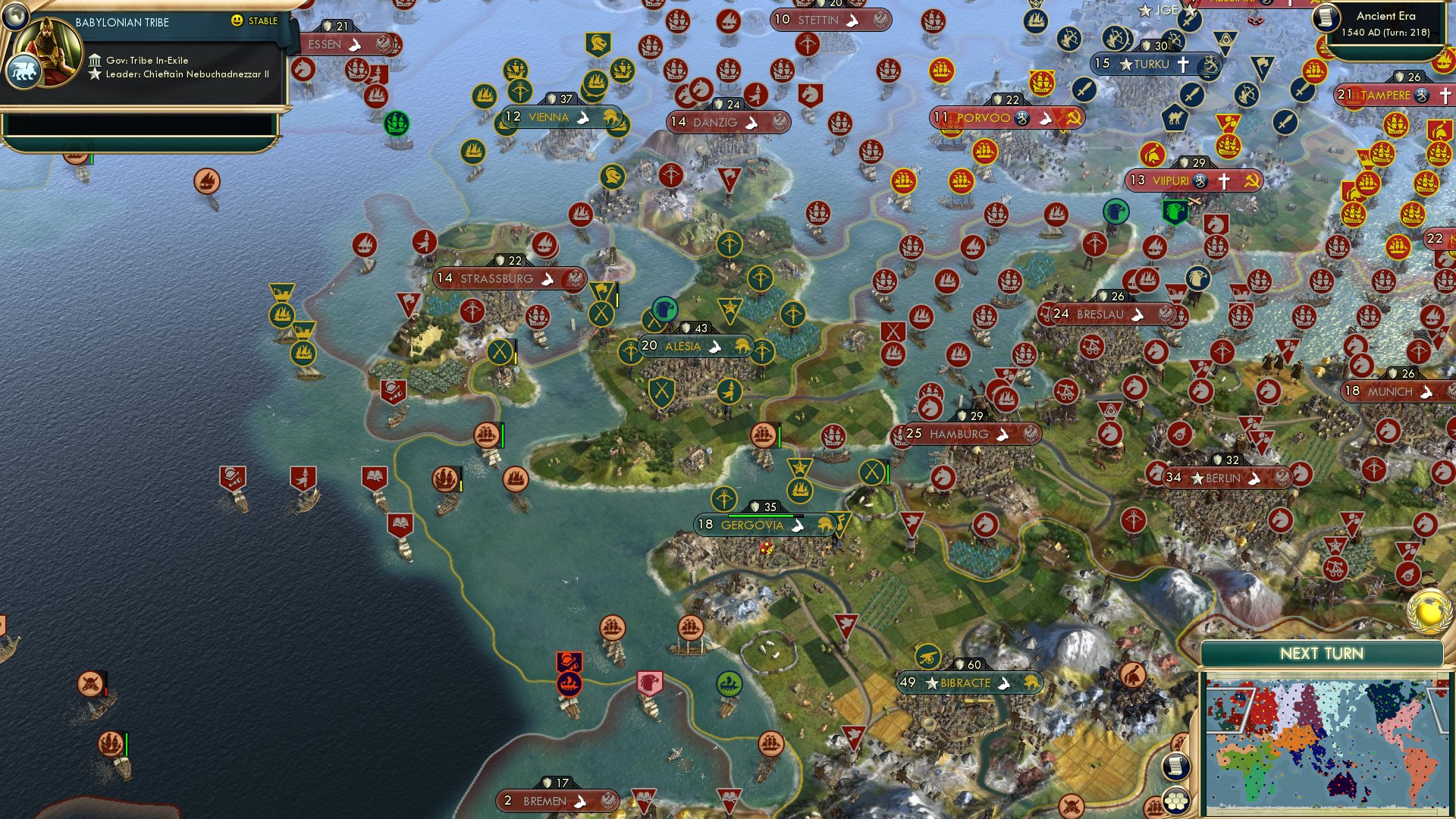
Task: Click the capital star on Berlin's banner
Action: pyautogui.click(x=1198, y=479)
